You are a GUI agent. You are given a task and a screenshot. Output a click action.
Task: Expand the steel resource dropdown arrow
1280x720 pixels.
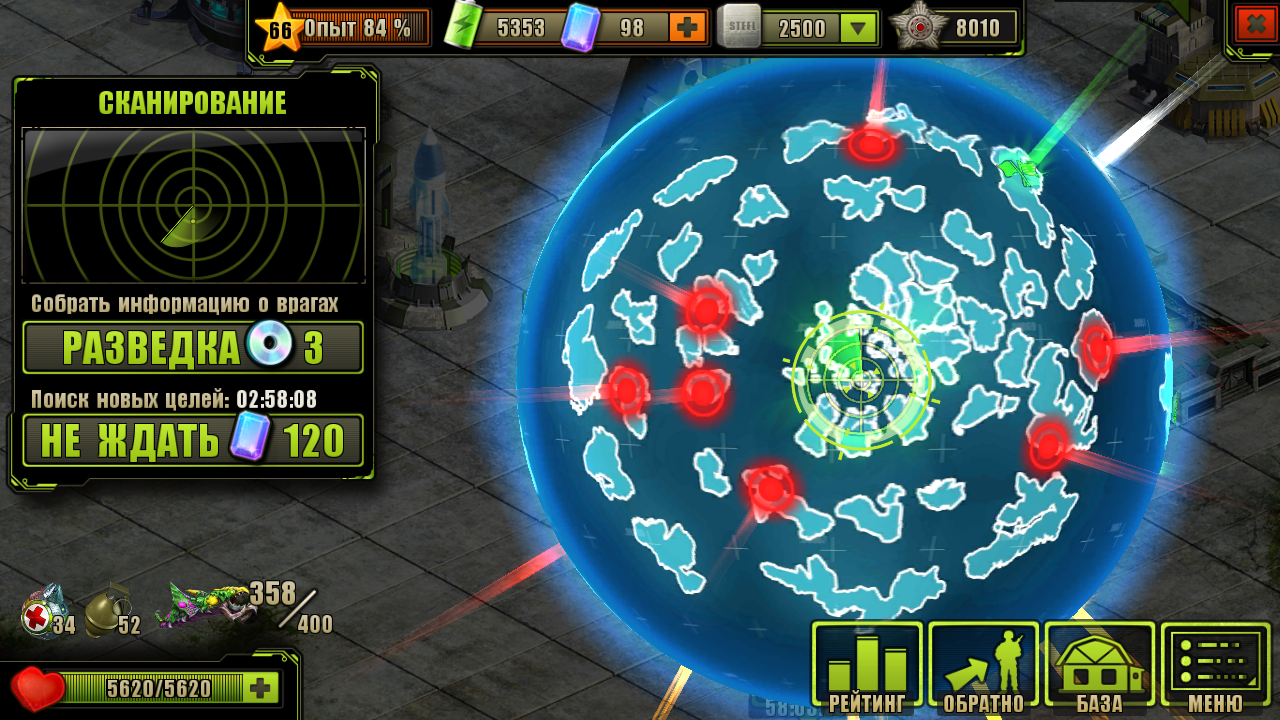pyautogui.click(x=857, y=29)
